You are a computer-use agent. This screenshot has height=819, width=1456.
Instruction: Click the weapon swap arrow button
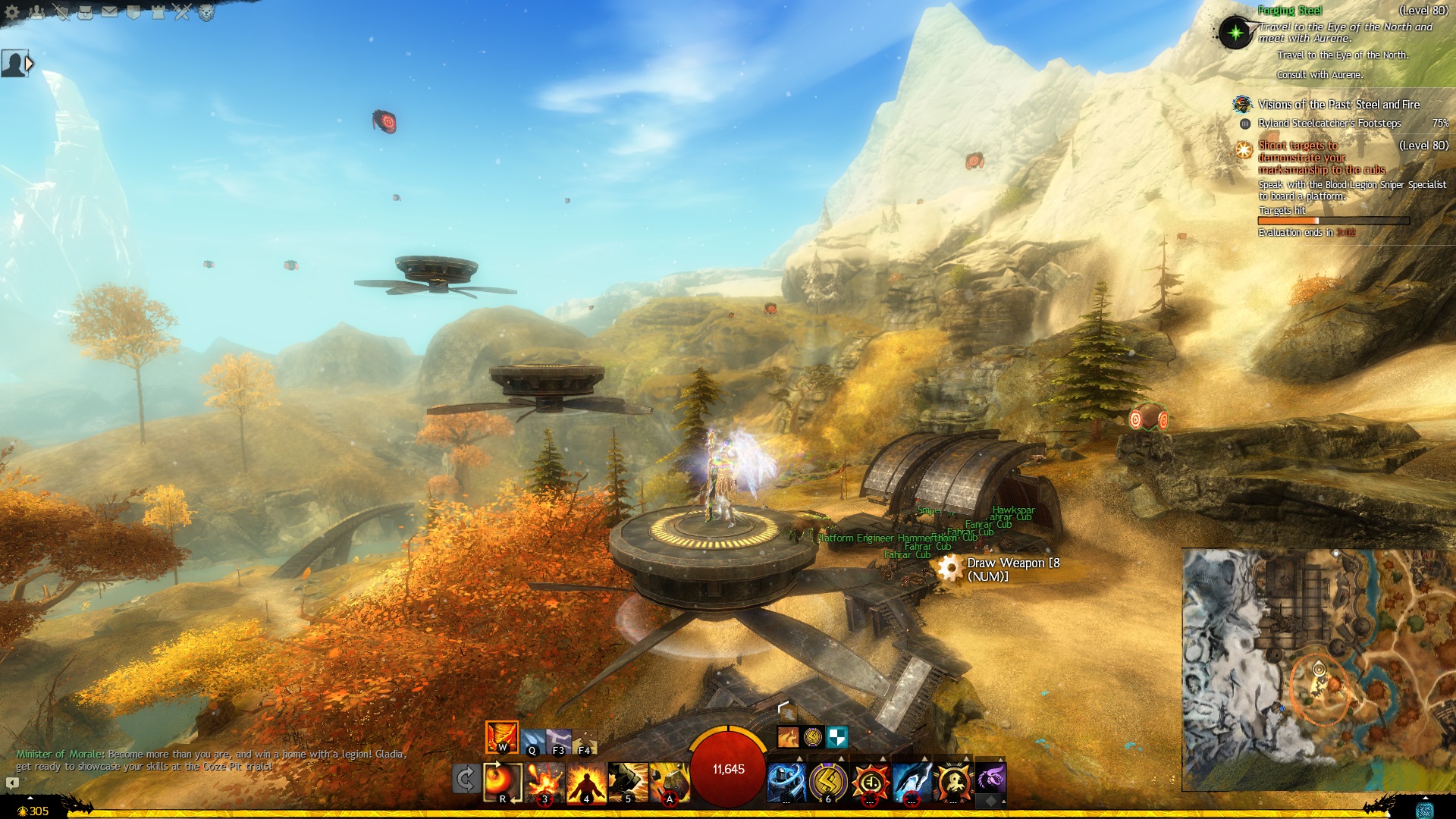[465, 779]
